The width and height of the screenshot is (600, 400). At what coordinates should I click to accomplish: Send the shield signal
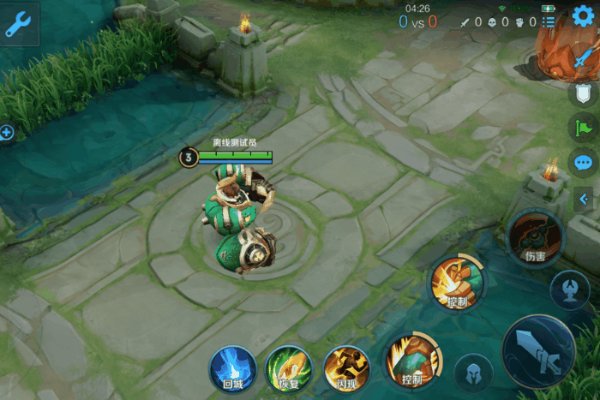point(582,93)
